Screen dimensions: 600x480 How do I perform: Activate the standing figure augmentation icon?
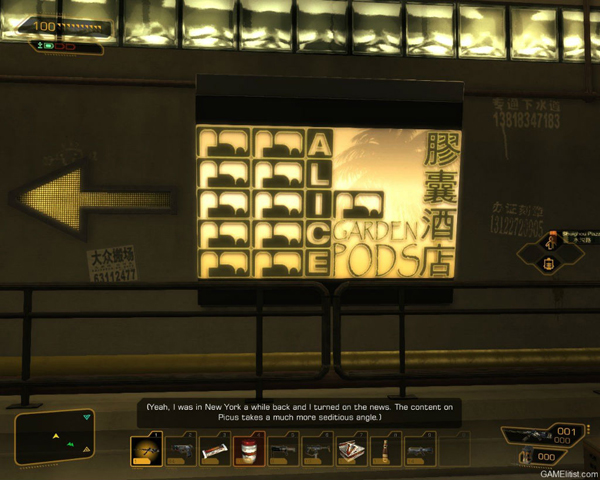tap(550, 242)
